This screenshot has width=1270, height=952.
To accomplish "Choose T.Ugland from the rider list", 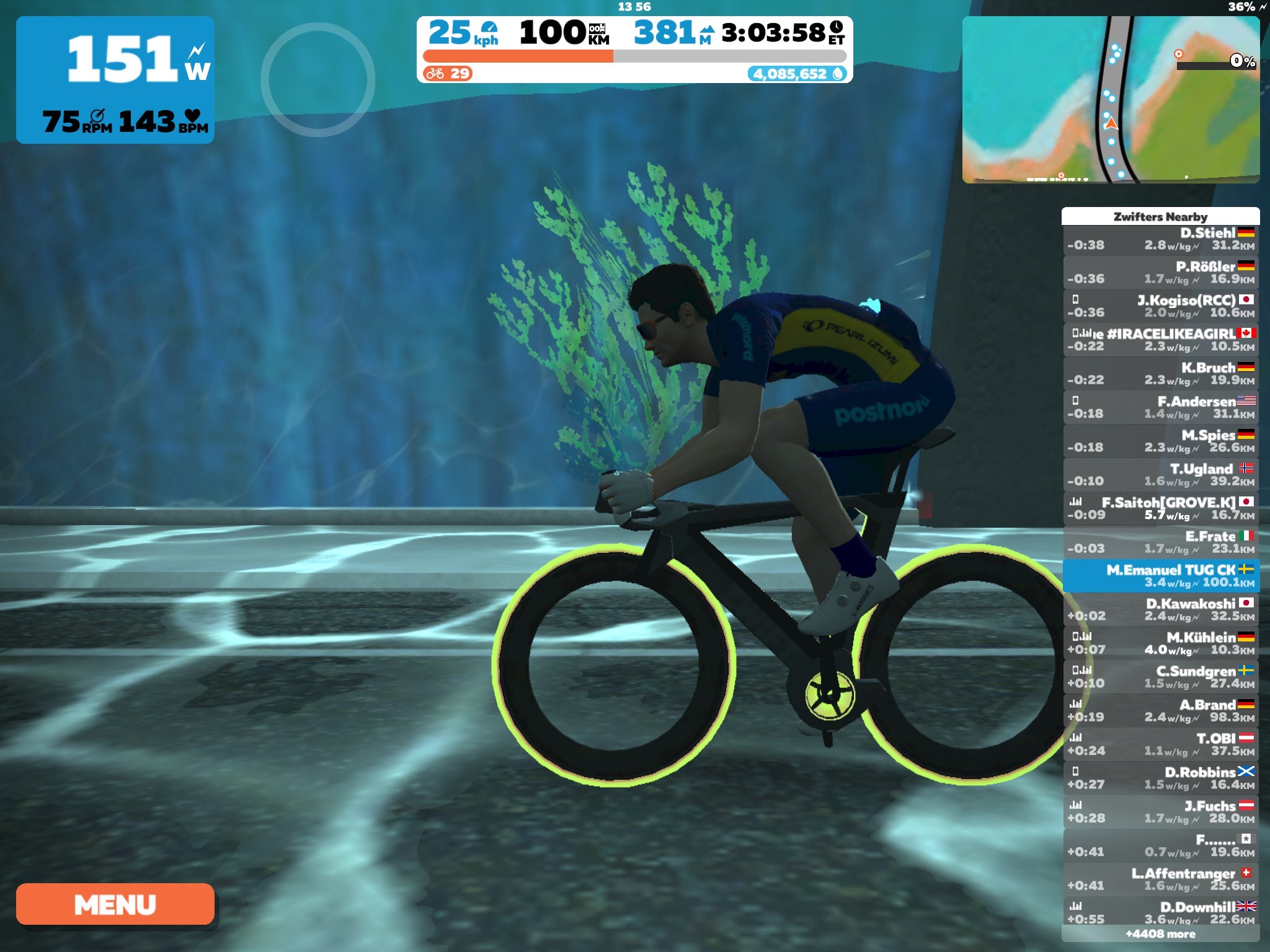I will (1160, 475).
